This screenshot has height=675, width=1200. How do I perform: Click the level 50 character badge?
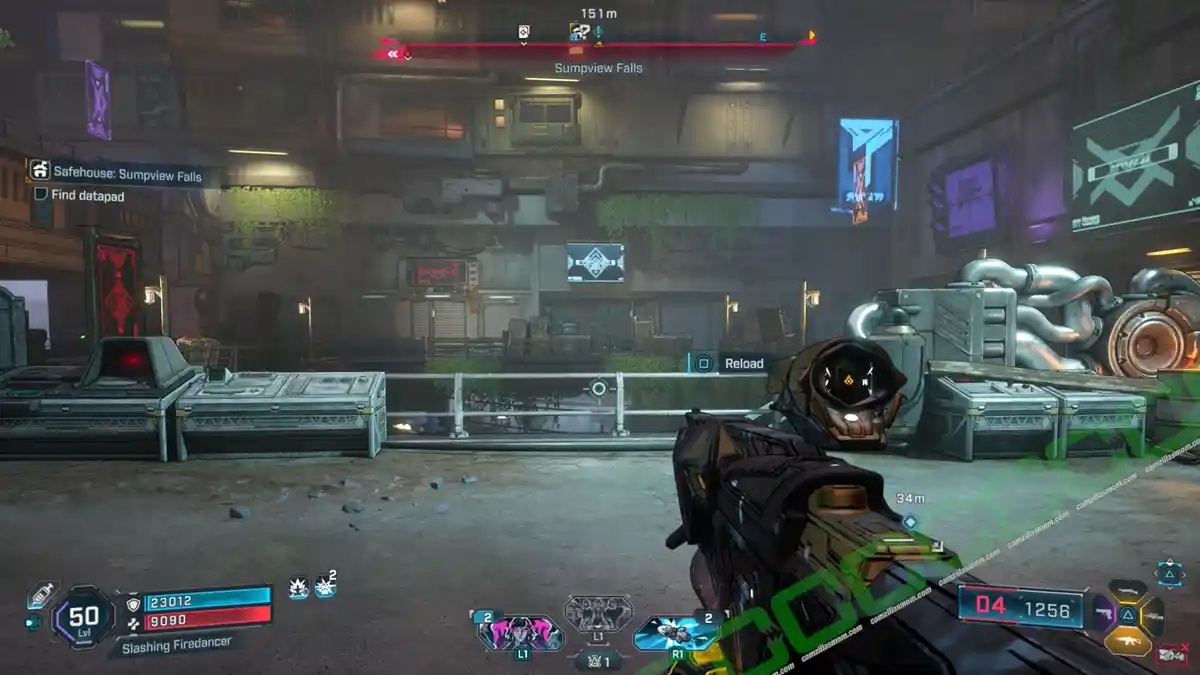coord(83,616)
